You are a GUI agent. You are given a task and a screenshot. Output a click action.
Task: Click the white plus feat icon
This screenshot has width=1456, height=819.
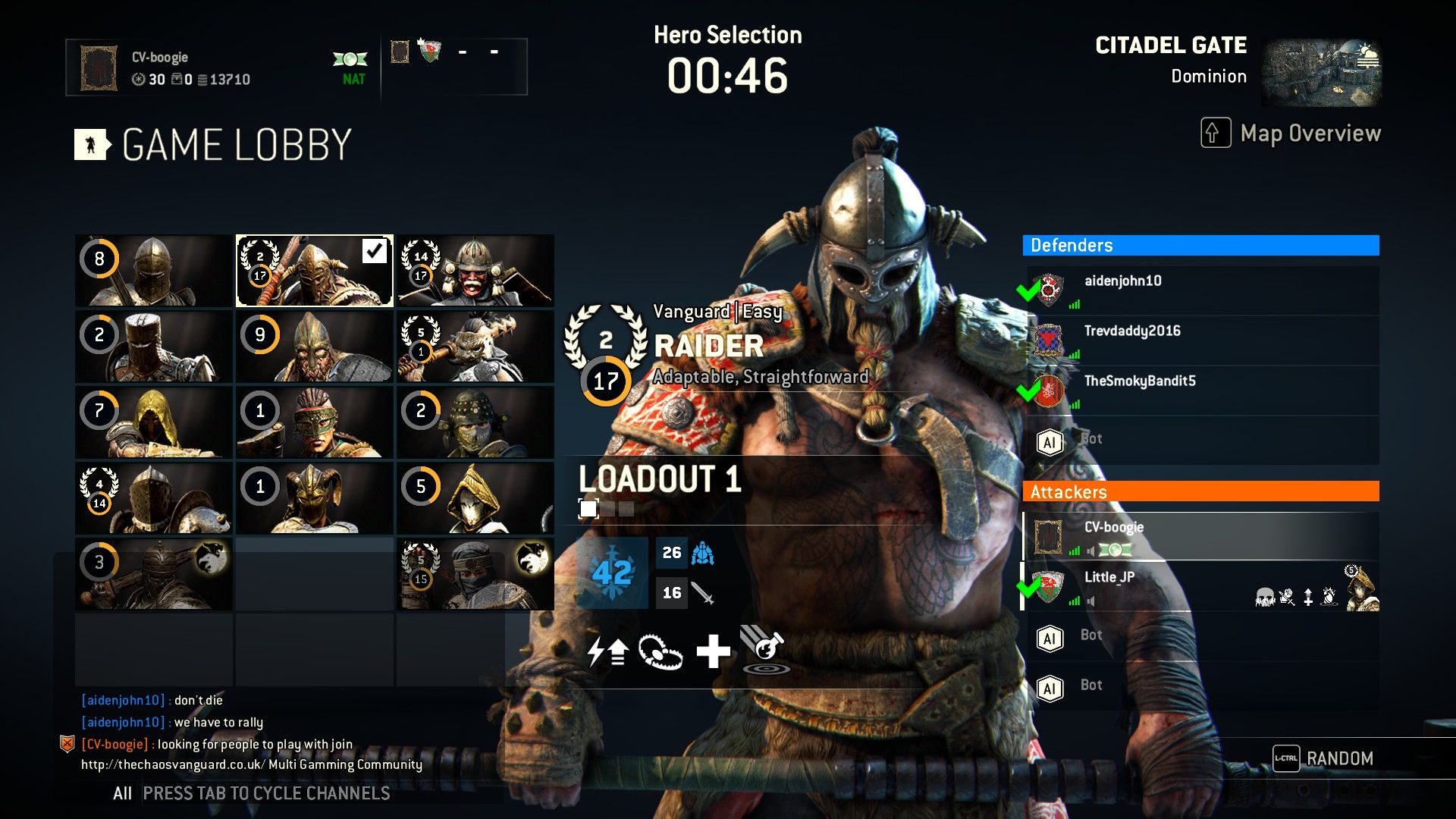[713, 651]
